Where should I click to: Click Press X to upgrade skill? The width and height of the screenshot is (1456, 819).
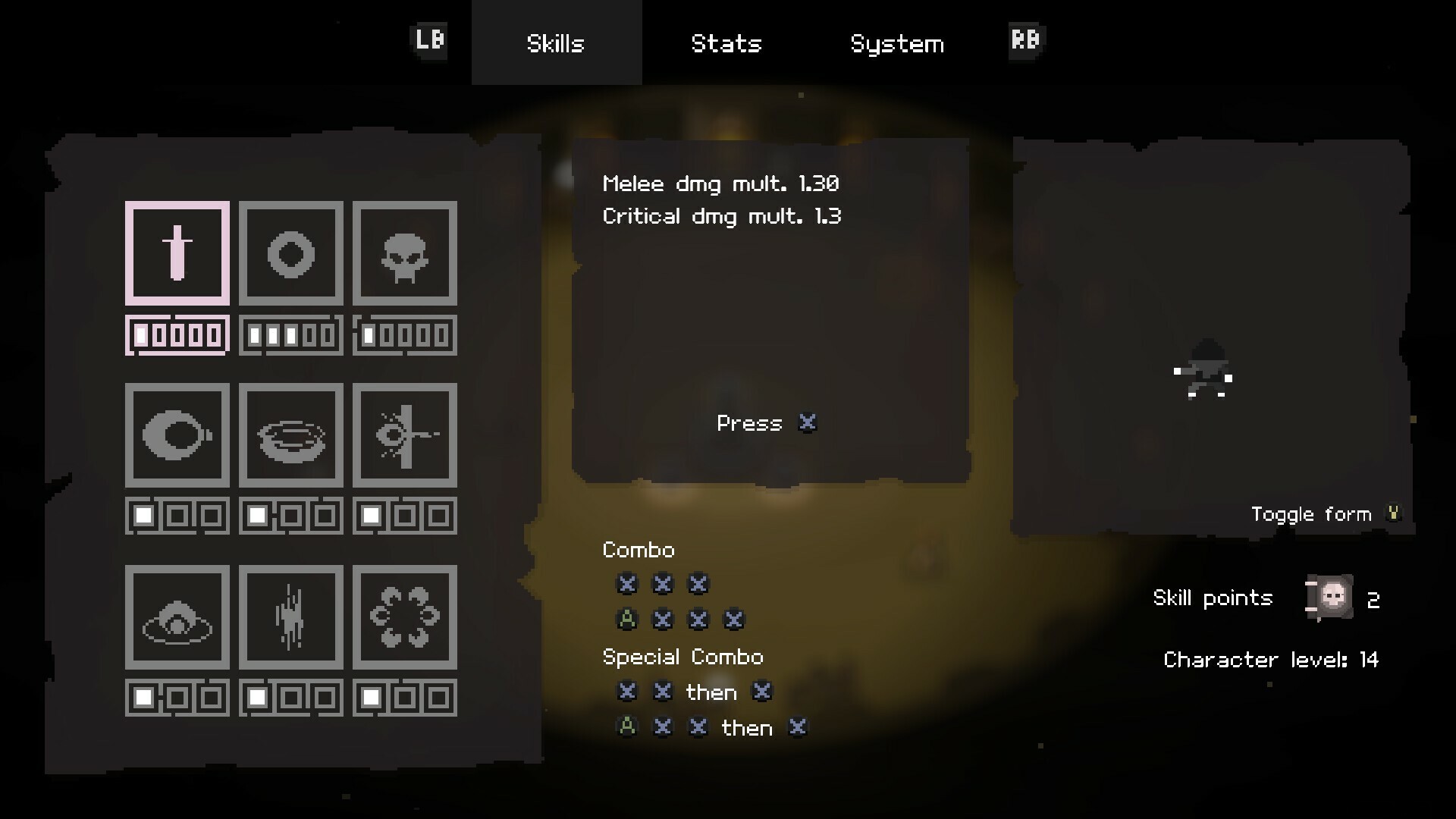point(766,423)
